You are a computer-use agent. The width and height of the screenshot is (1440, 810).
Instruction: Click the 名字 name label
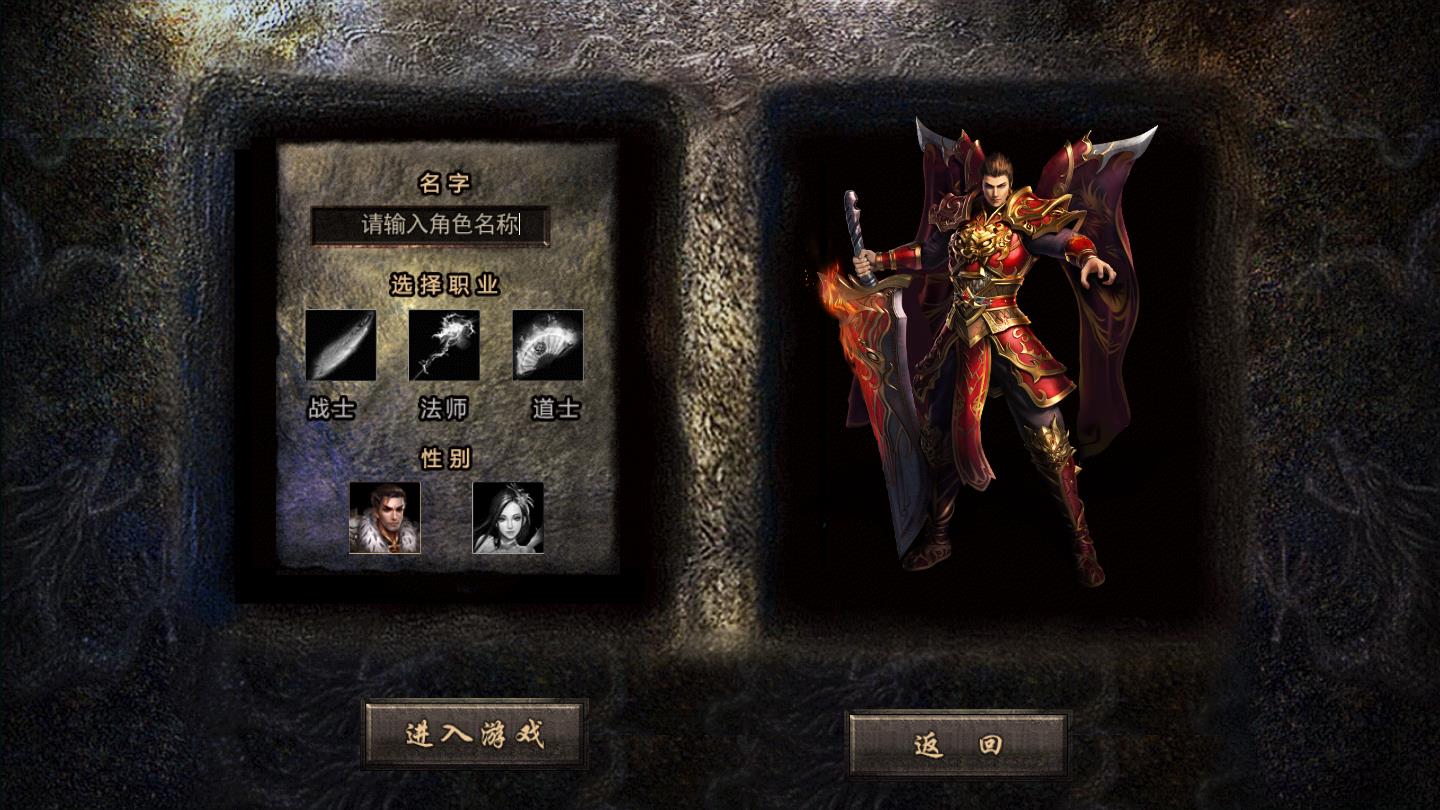click(443, 184)
